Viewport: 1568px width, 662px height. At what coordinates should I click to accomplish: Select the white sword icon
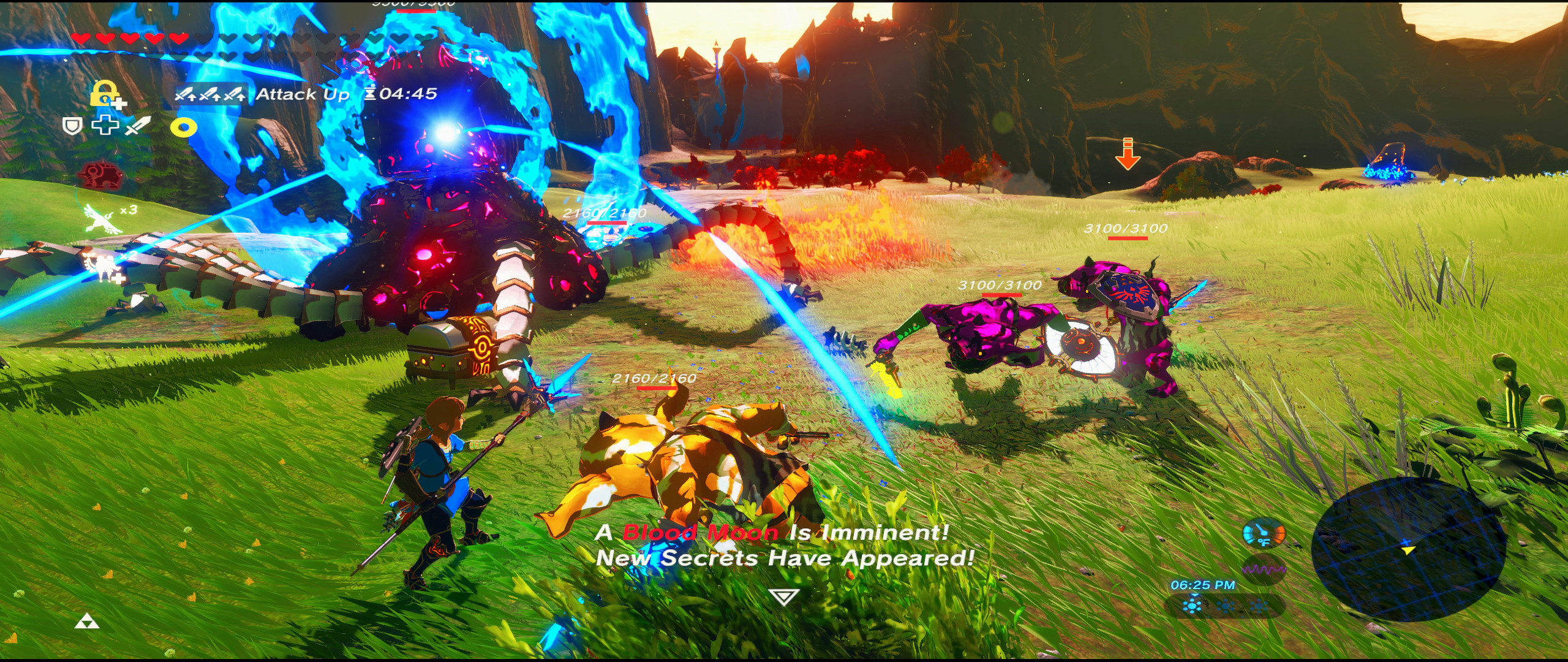click(138, 125)
